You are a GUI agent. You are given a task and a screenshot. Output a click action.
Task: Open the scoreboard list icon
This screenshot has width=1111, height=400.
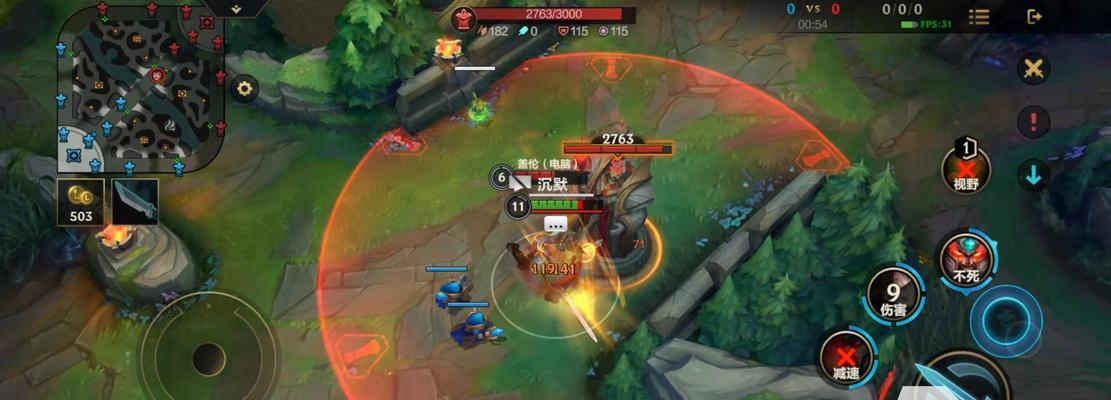coord(979,17)
